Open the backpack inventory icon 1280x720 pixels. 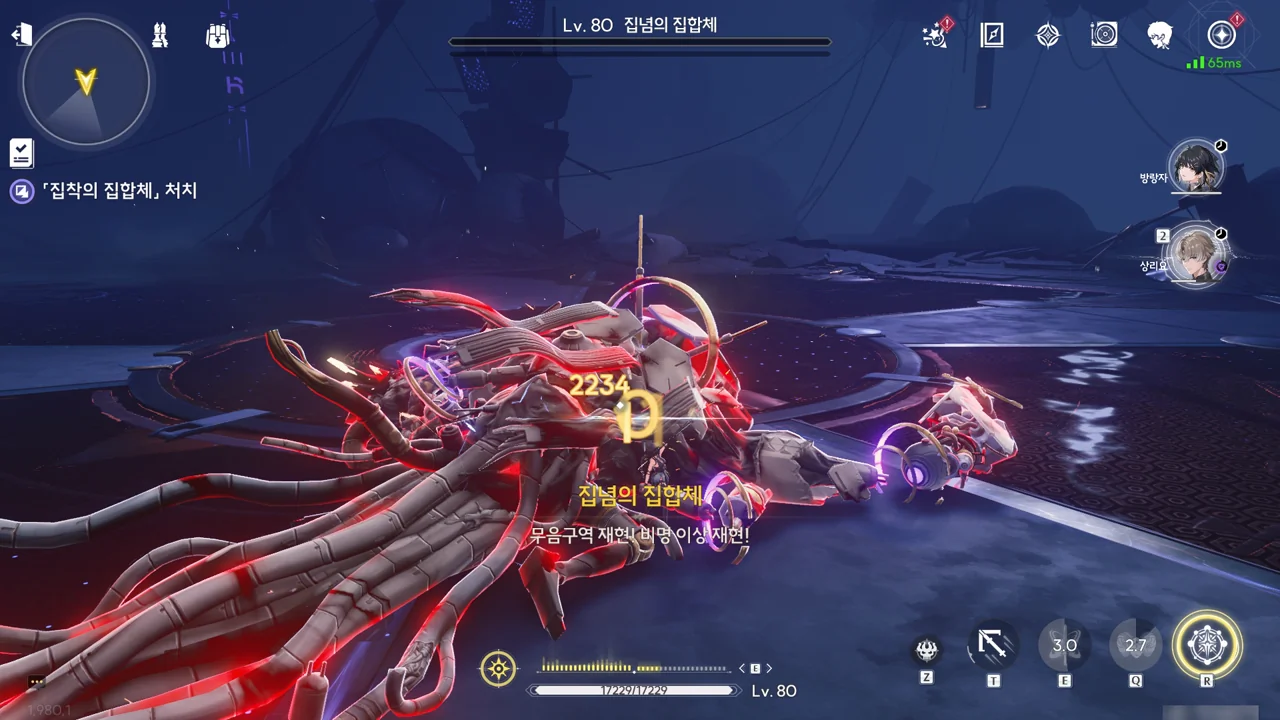pyautogui.click(x=218, y=36)
